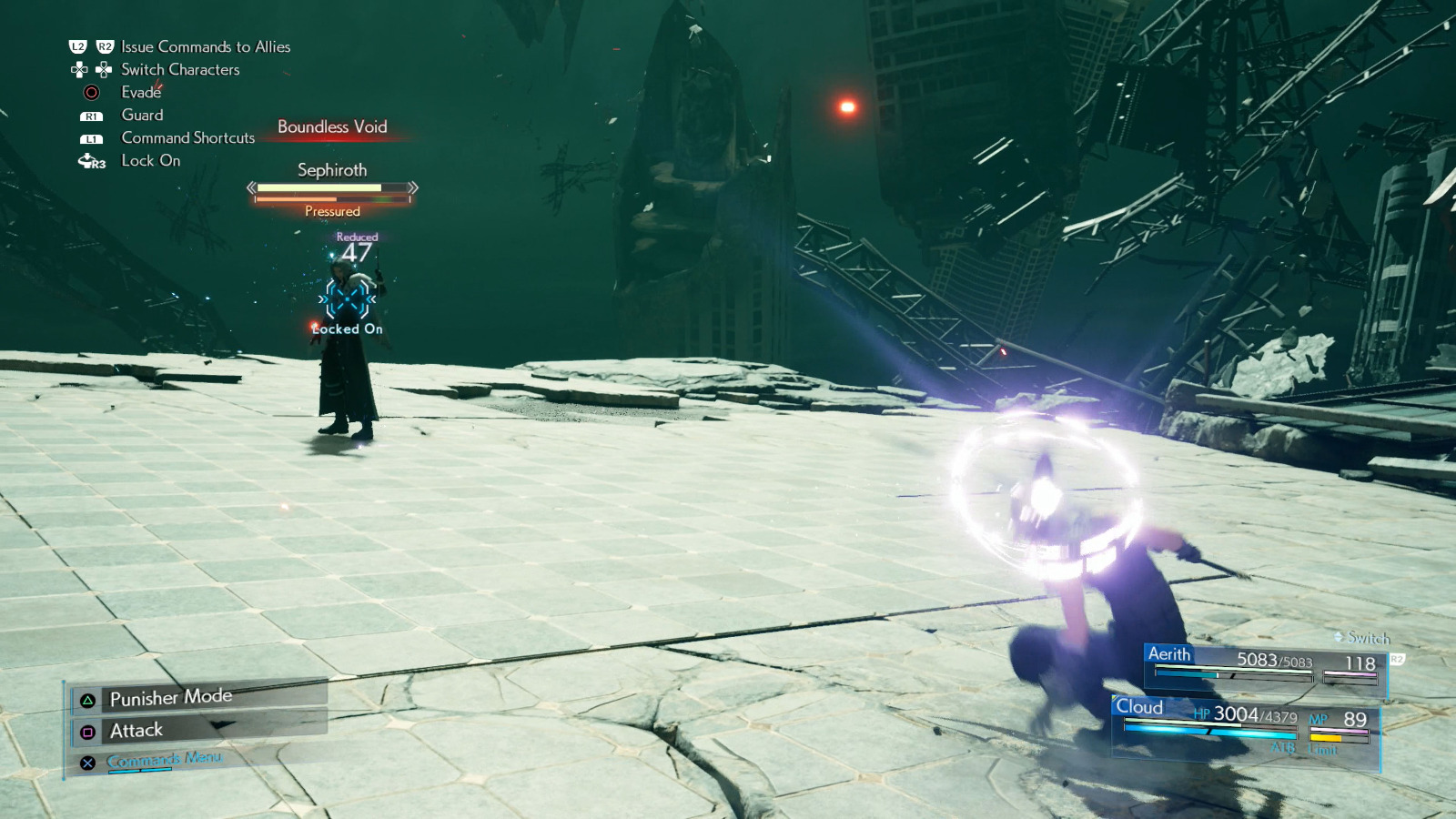
Task: Click the Attack command
Action: 135,730
